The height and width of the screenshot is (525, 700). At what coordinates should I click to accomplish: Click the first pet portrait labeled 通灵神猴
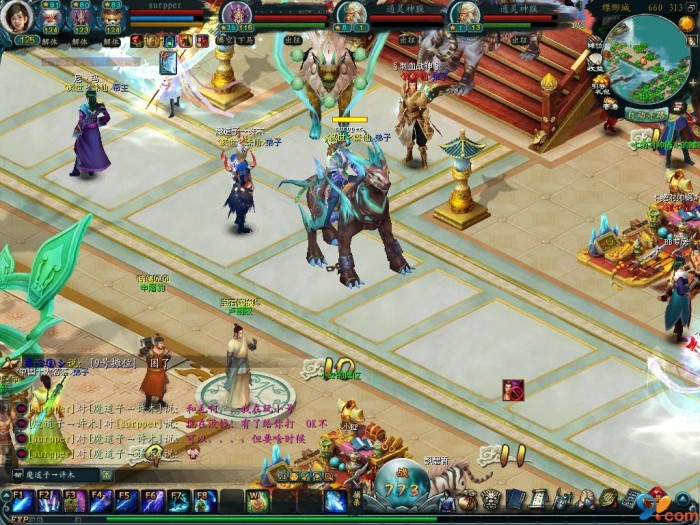click(x=351, y=14)
